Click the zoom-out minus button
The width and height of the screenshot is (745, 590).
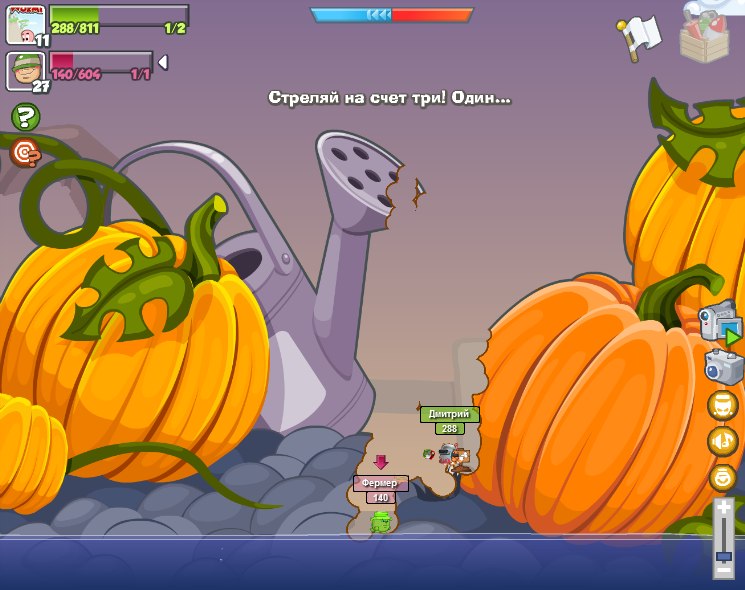[723, 570]
